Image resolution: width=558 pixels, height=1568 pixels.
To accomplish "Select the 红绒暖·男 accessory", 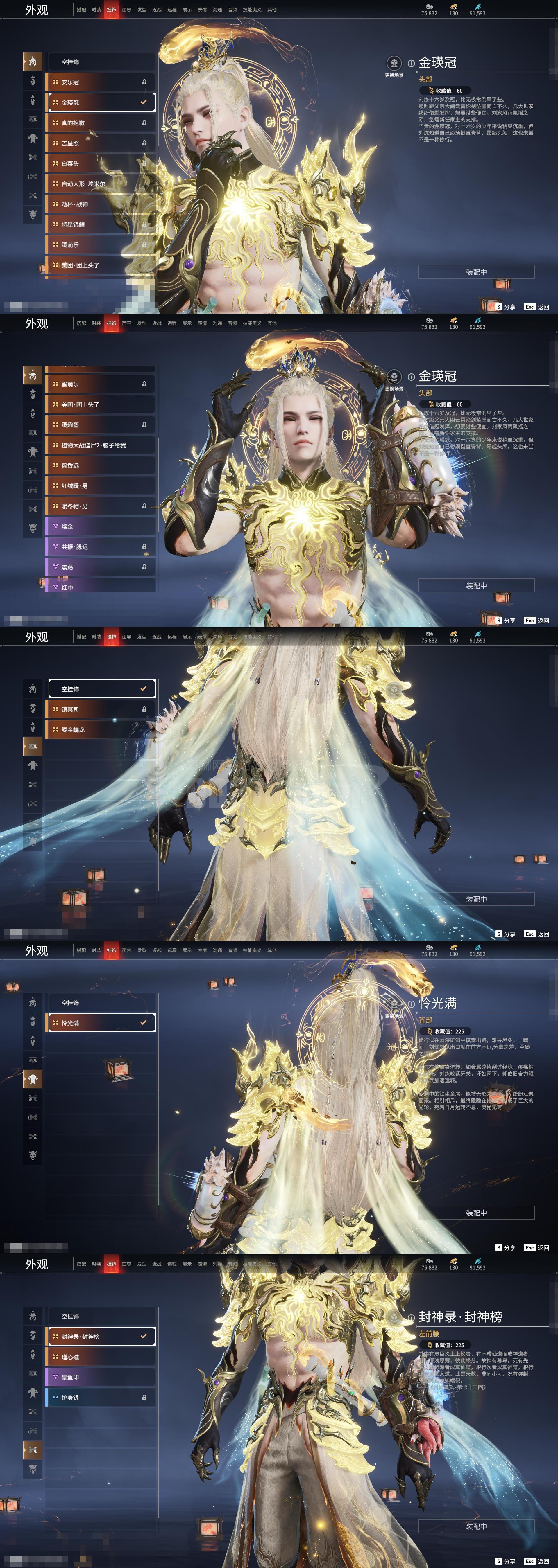I will [x=101, y=486].
